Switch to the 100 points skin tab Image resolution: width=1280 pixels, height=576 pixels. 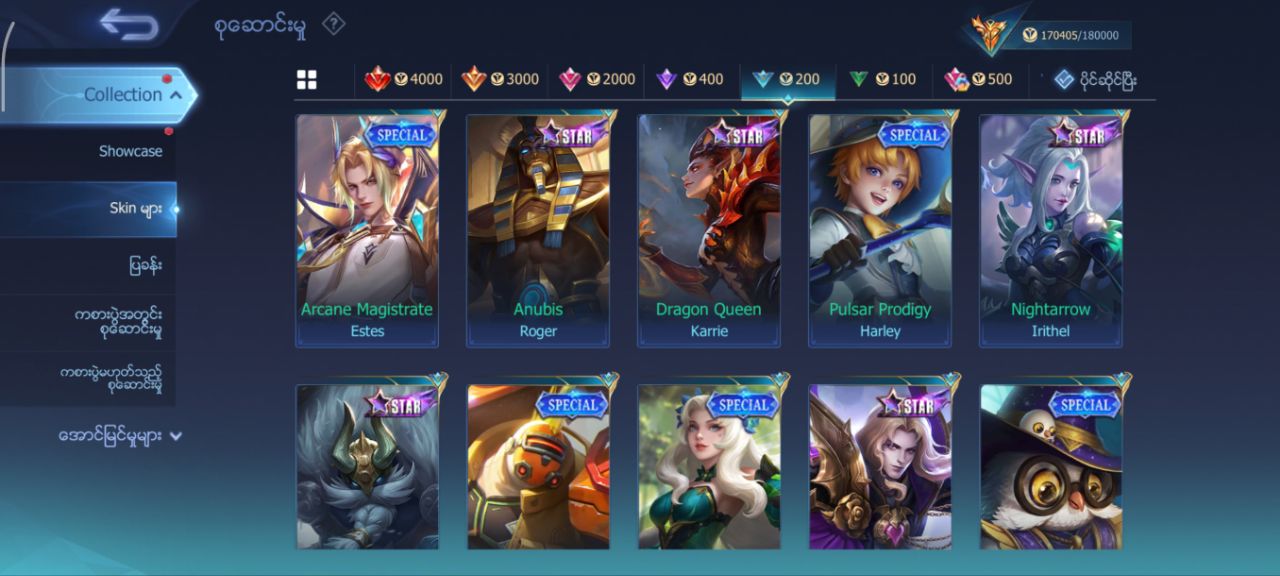[882, 79]
